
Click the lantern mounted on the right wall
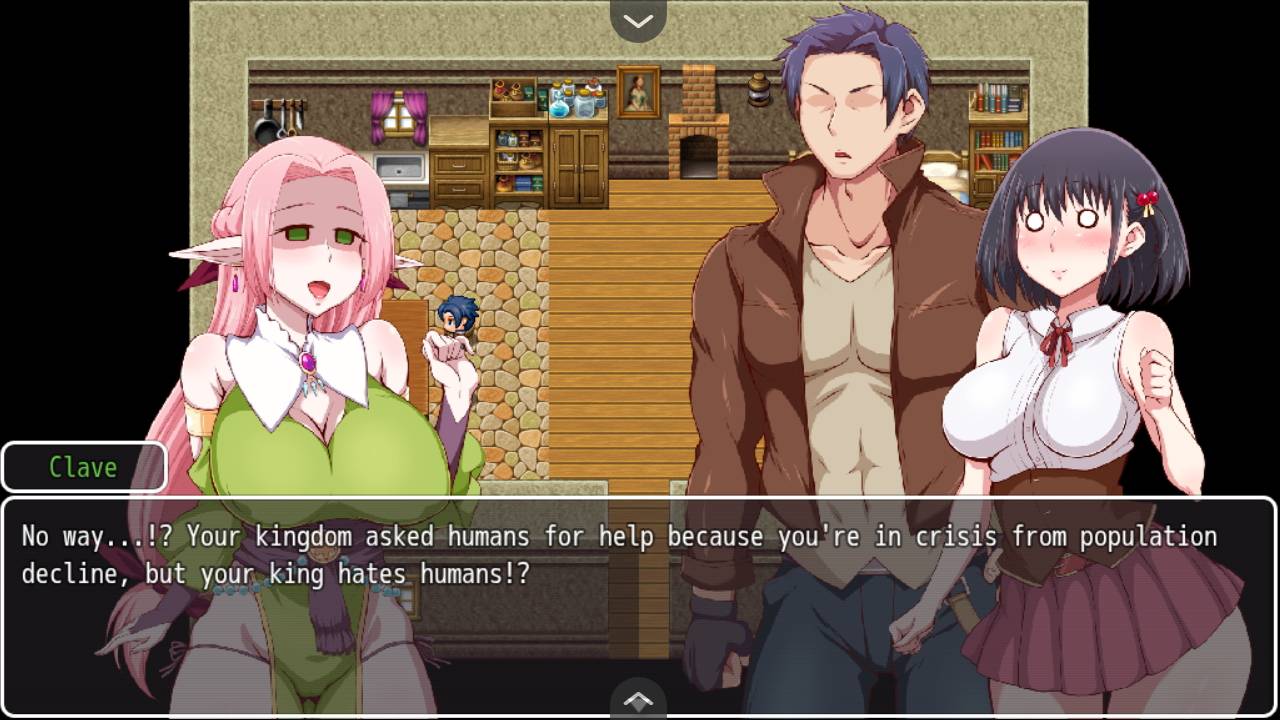coord(758,91)
